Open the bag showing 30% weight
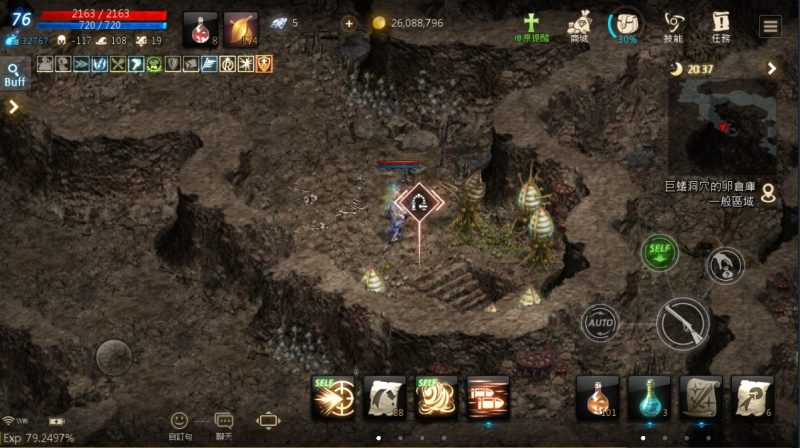 626,25
